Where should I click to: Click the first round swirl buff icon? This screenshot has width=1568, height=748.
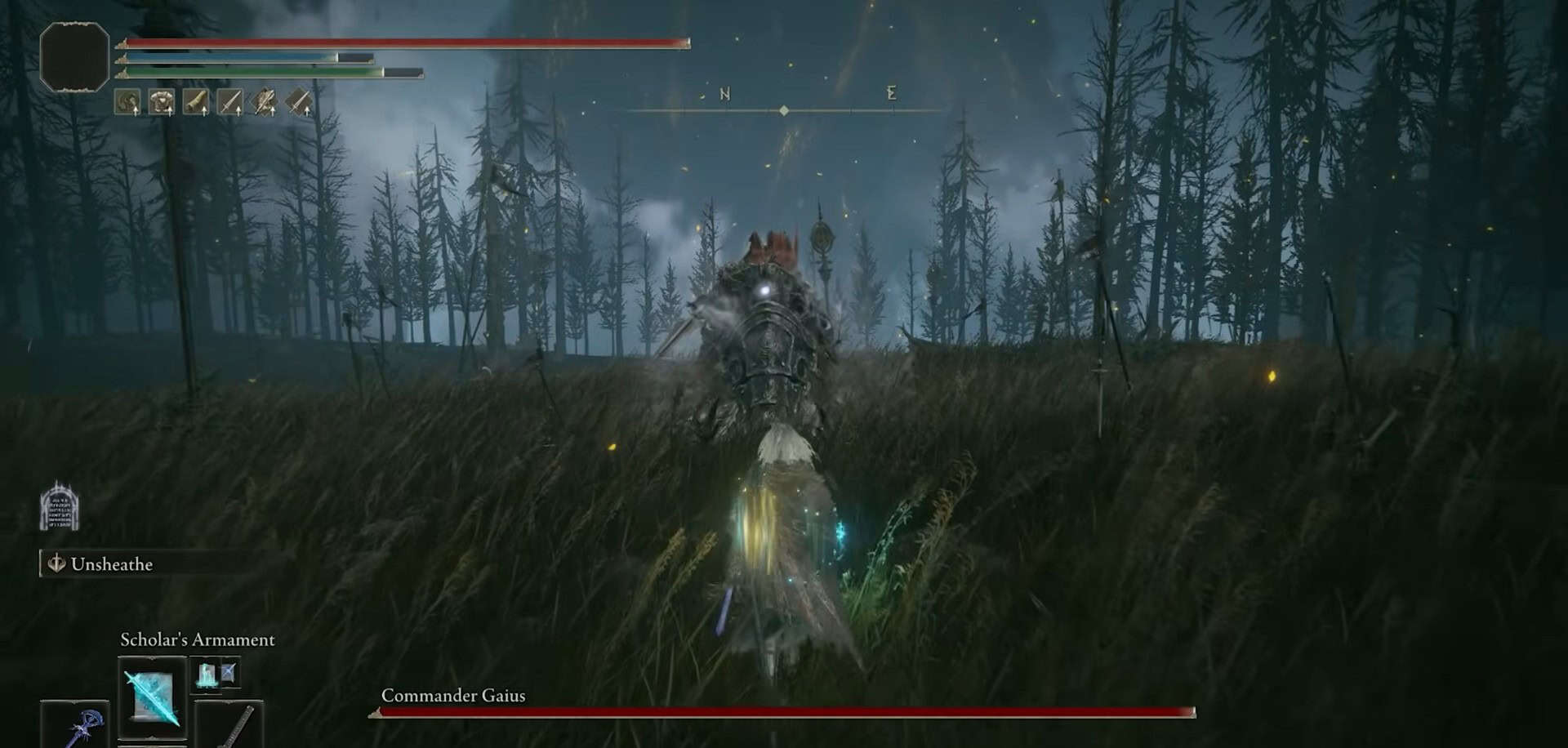(x=127, y=102)
